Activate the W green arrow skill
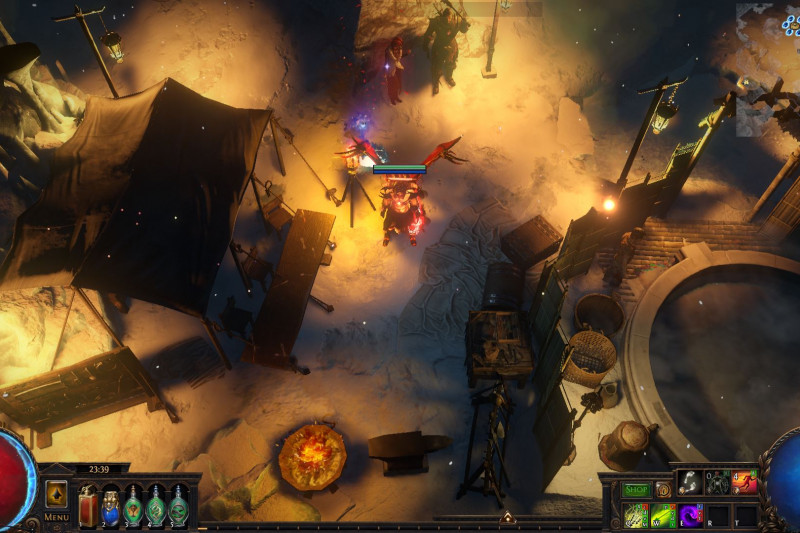 (x=663, y=515)
